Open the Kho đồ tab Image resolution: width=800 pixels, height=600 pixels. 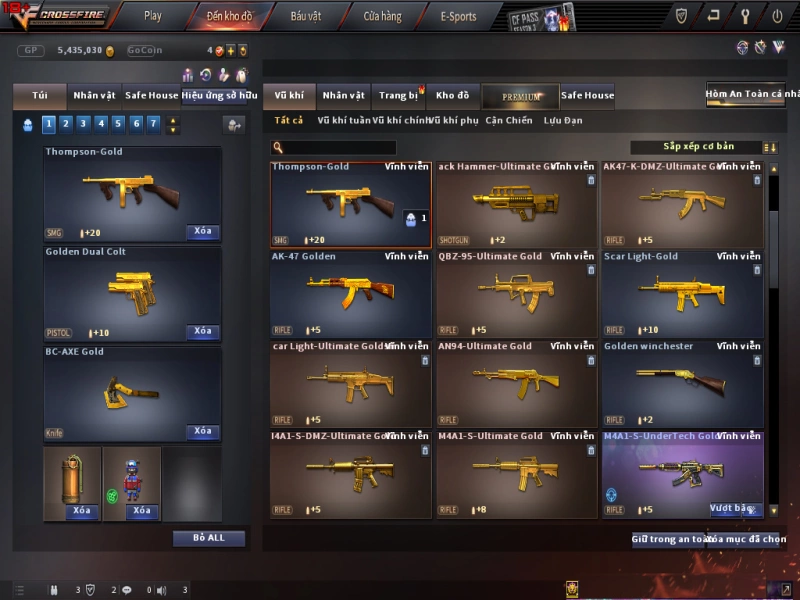pos(452,96)
